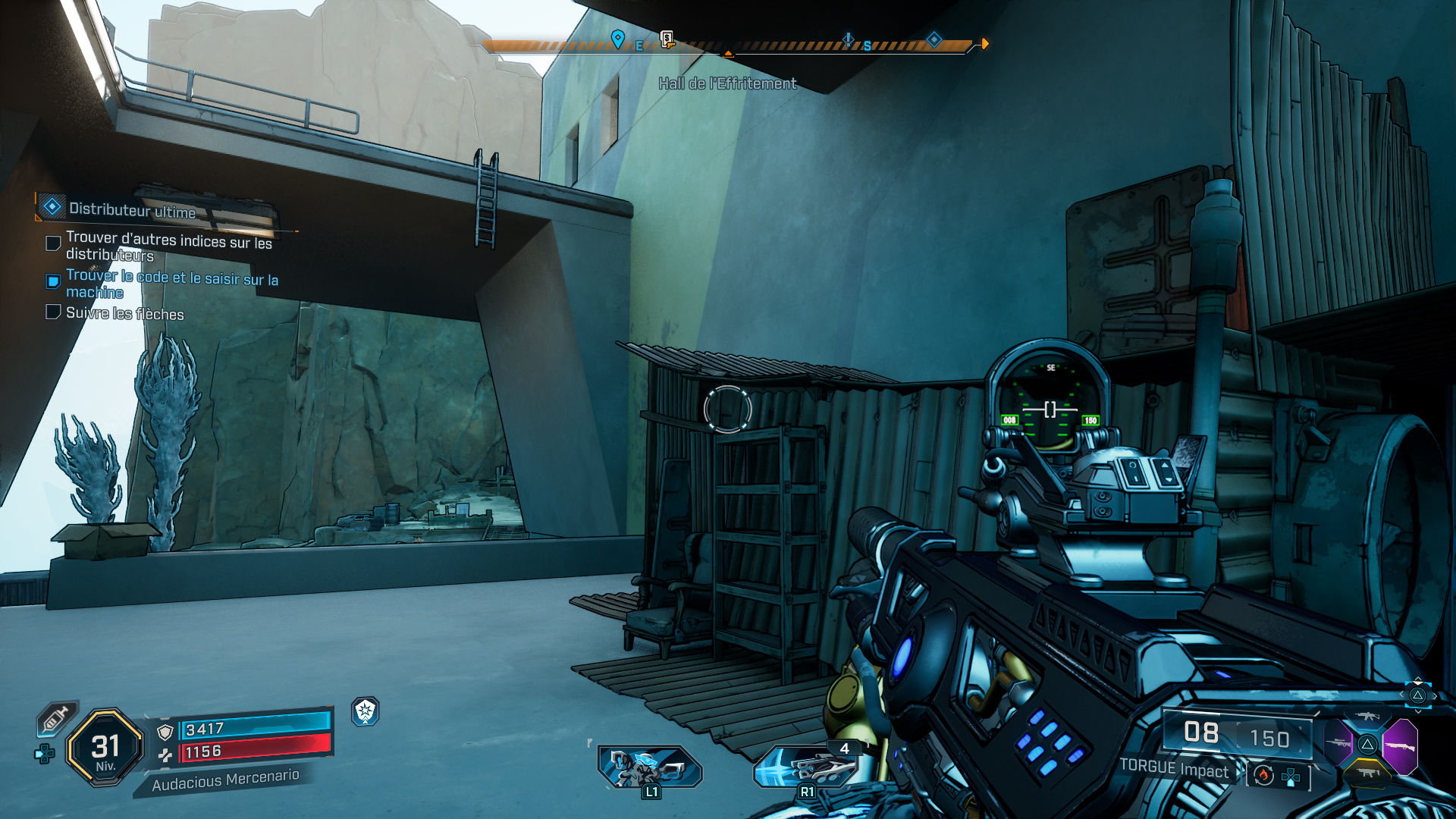The height and width of the screenshot is (819, 1456).
Task: Check 'Trouver d'autres indices sur les distributeurs'
Action: 52,243
